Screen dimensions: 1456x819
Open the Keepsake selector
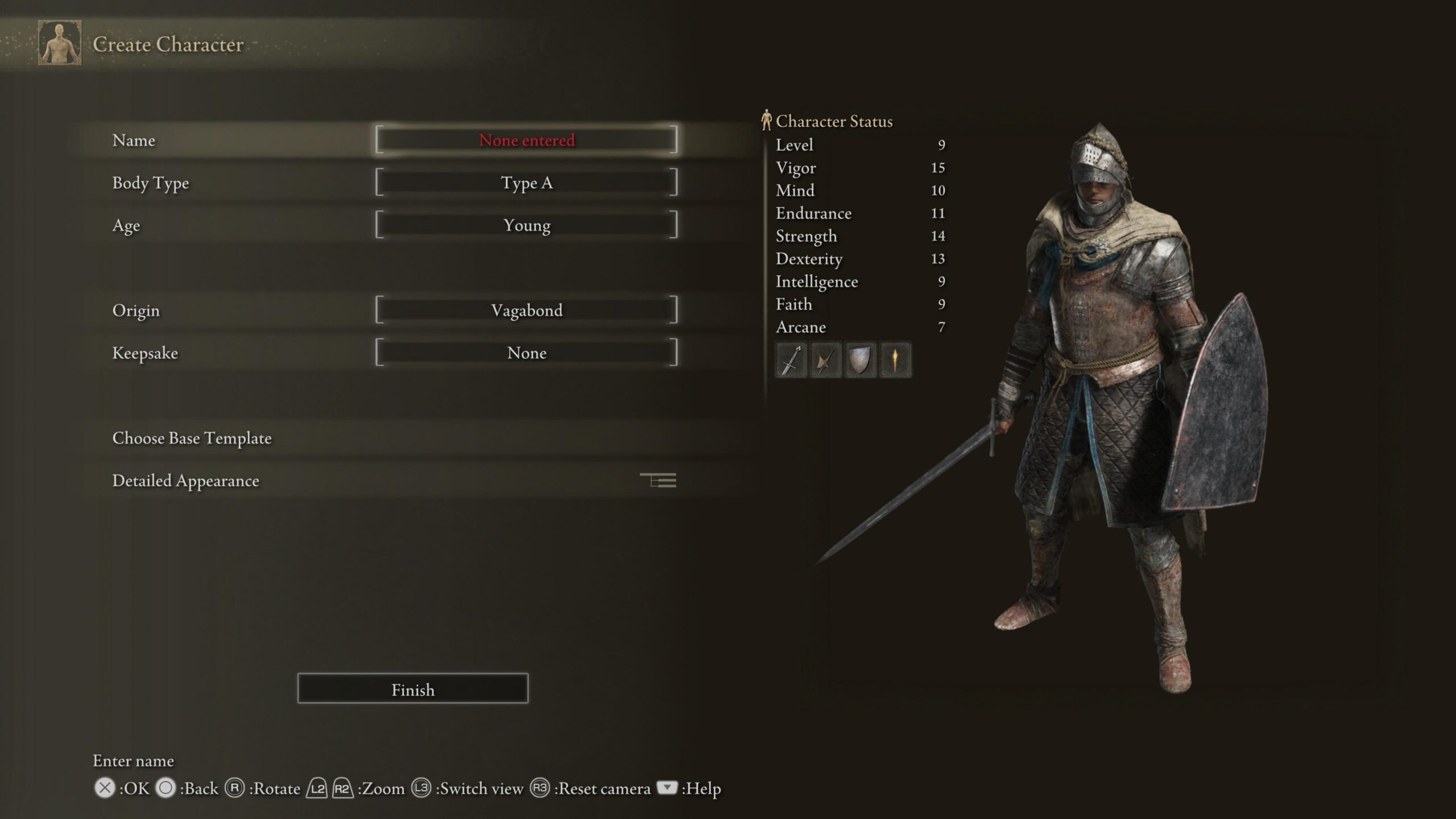tap(527, 353)
